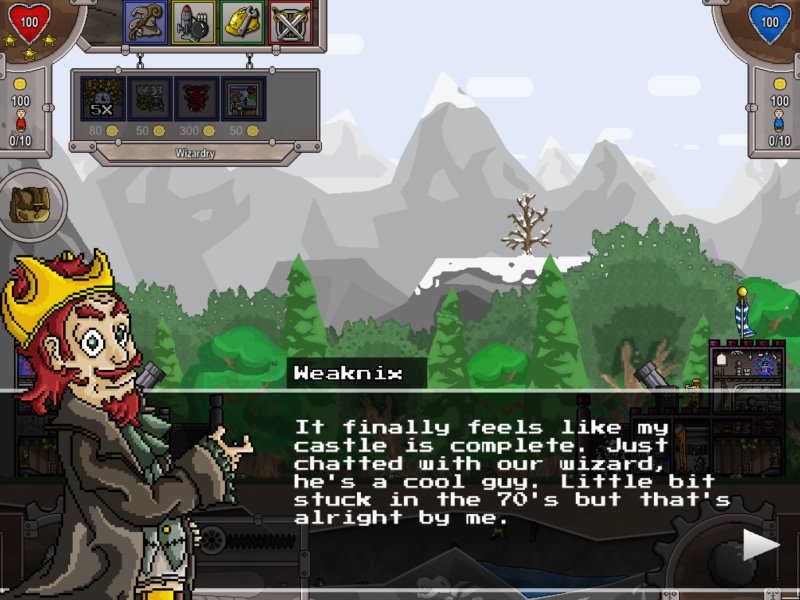Open the Wizardry category with wizard hat icon
The width and height of the screenshot is (800, 600).
pyautogui.click(x=146, y=23)
